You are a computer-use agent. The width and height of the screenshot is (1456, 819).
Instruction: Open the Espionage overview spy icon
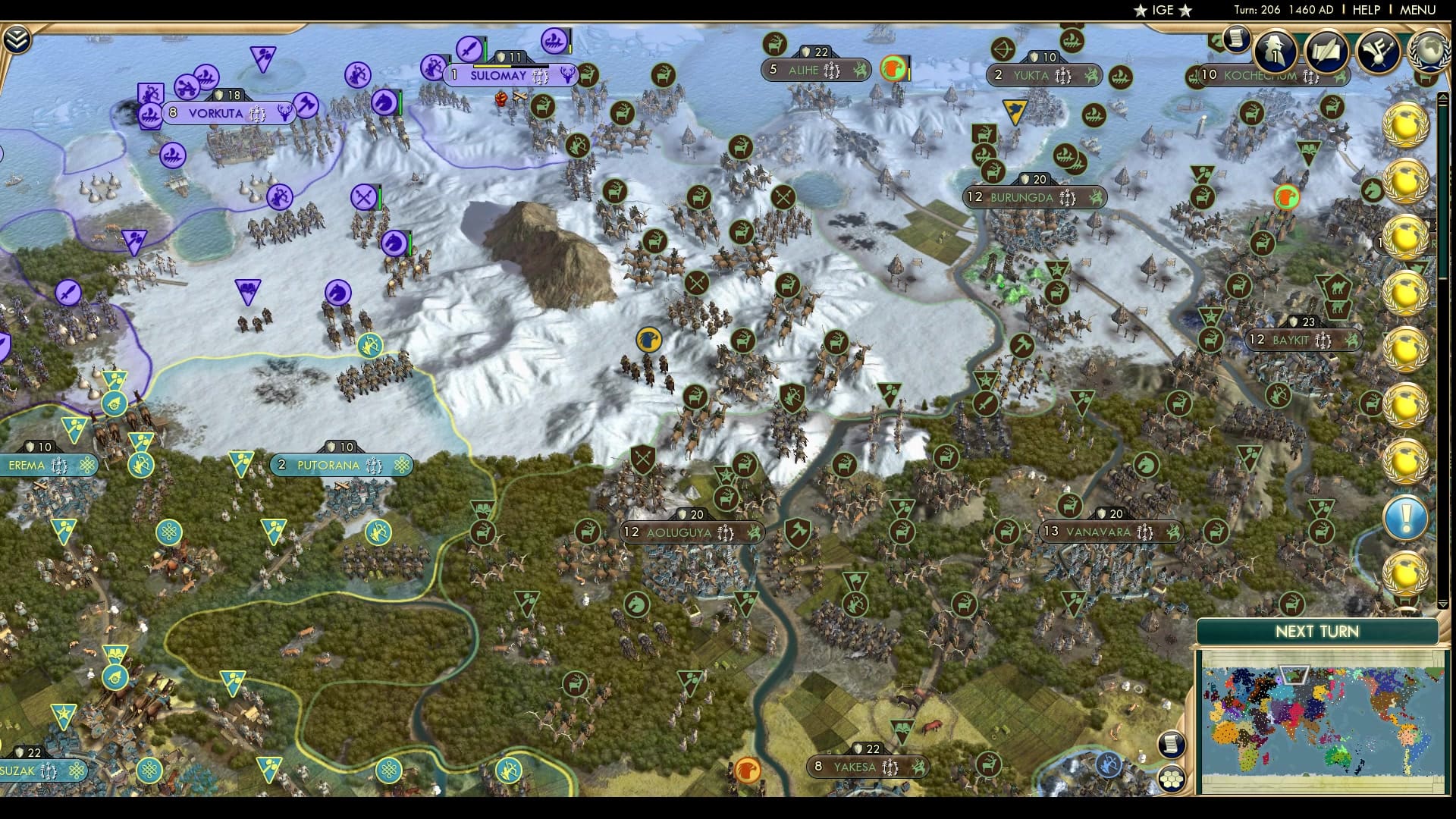pyautogui.click(x=1275, y=49)
